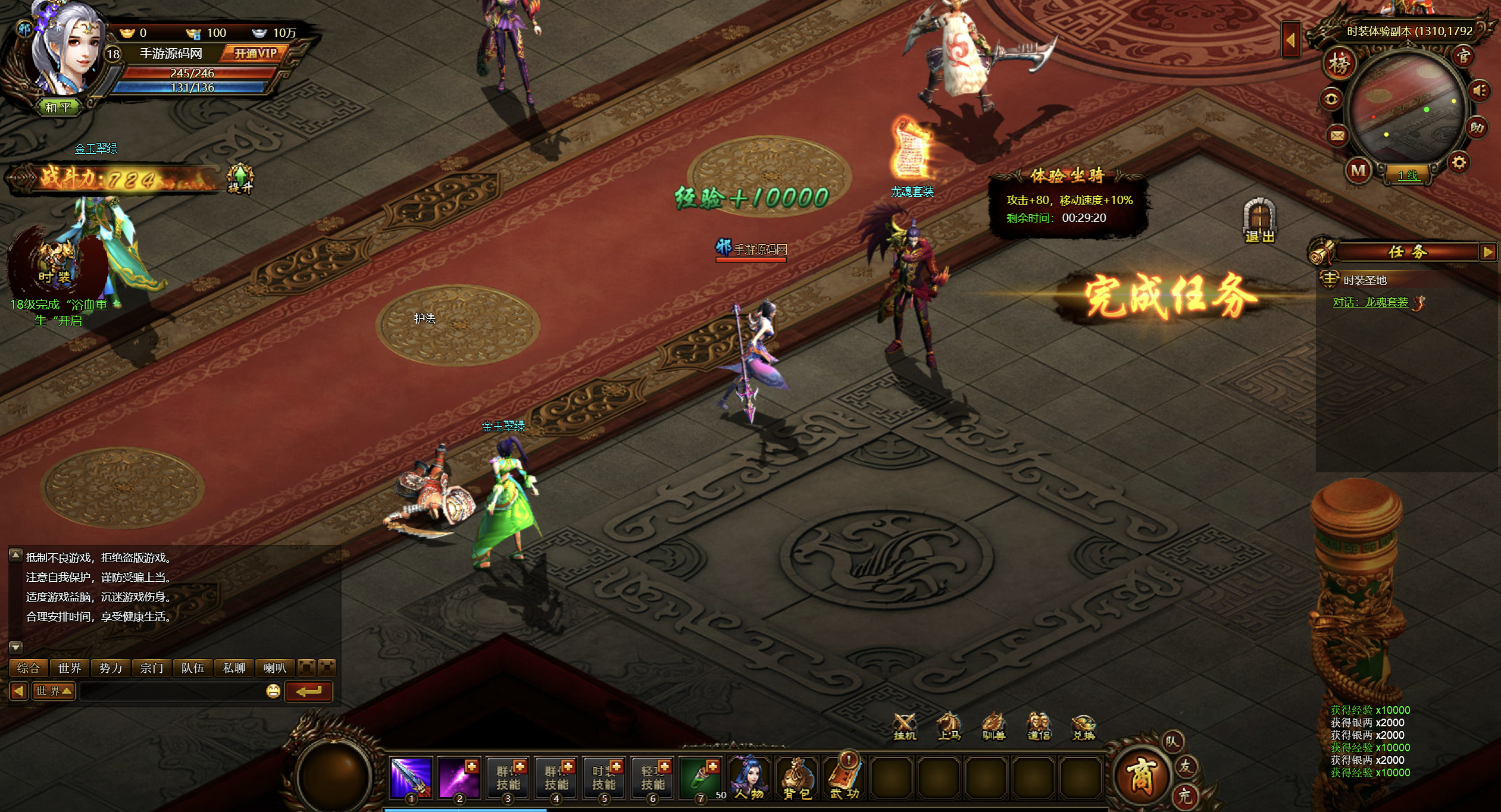
Task: Click the 提升 power-up arrow
Action: coord(240,178)
